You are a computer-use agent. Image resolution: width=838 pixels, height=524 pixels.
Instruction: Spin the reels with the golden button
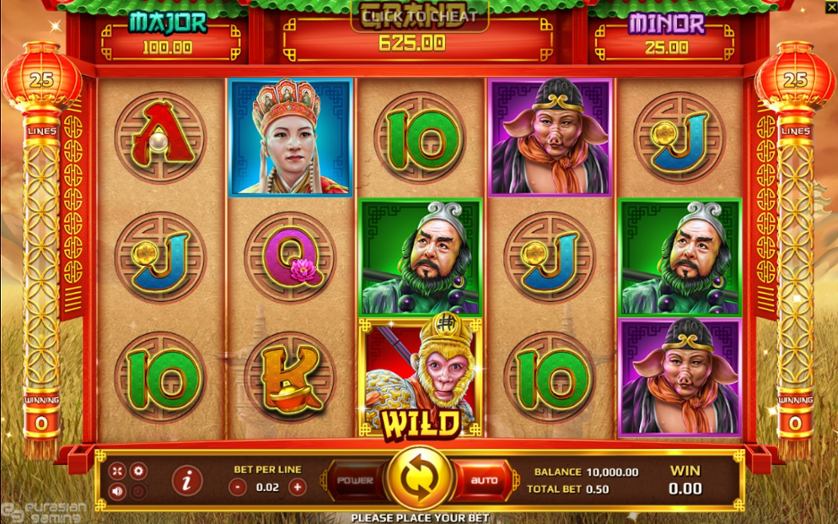(419, 480)
